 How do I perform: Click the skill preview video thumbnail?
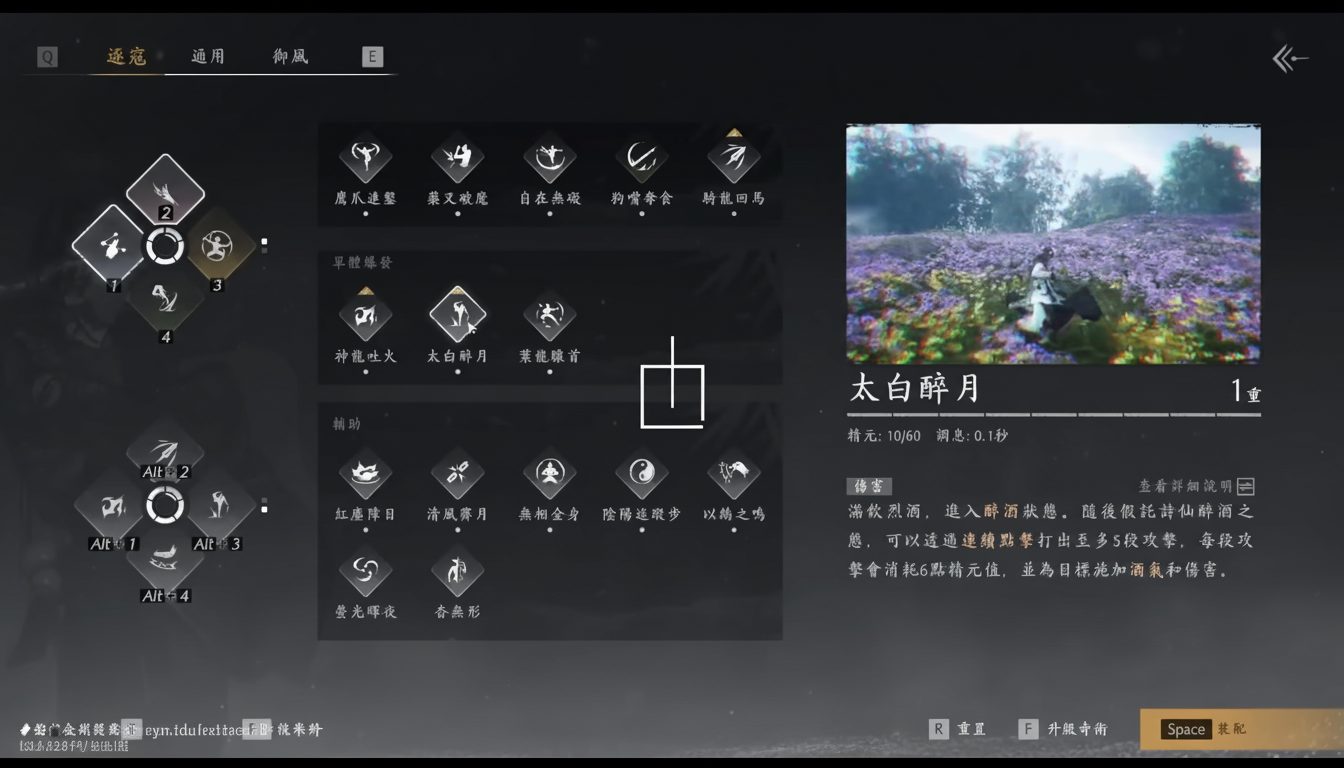click(1054, 243)
